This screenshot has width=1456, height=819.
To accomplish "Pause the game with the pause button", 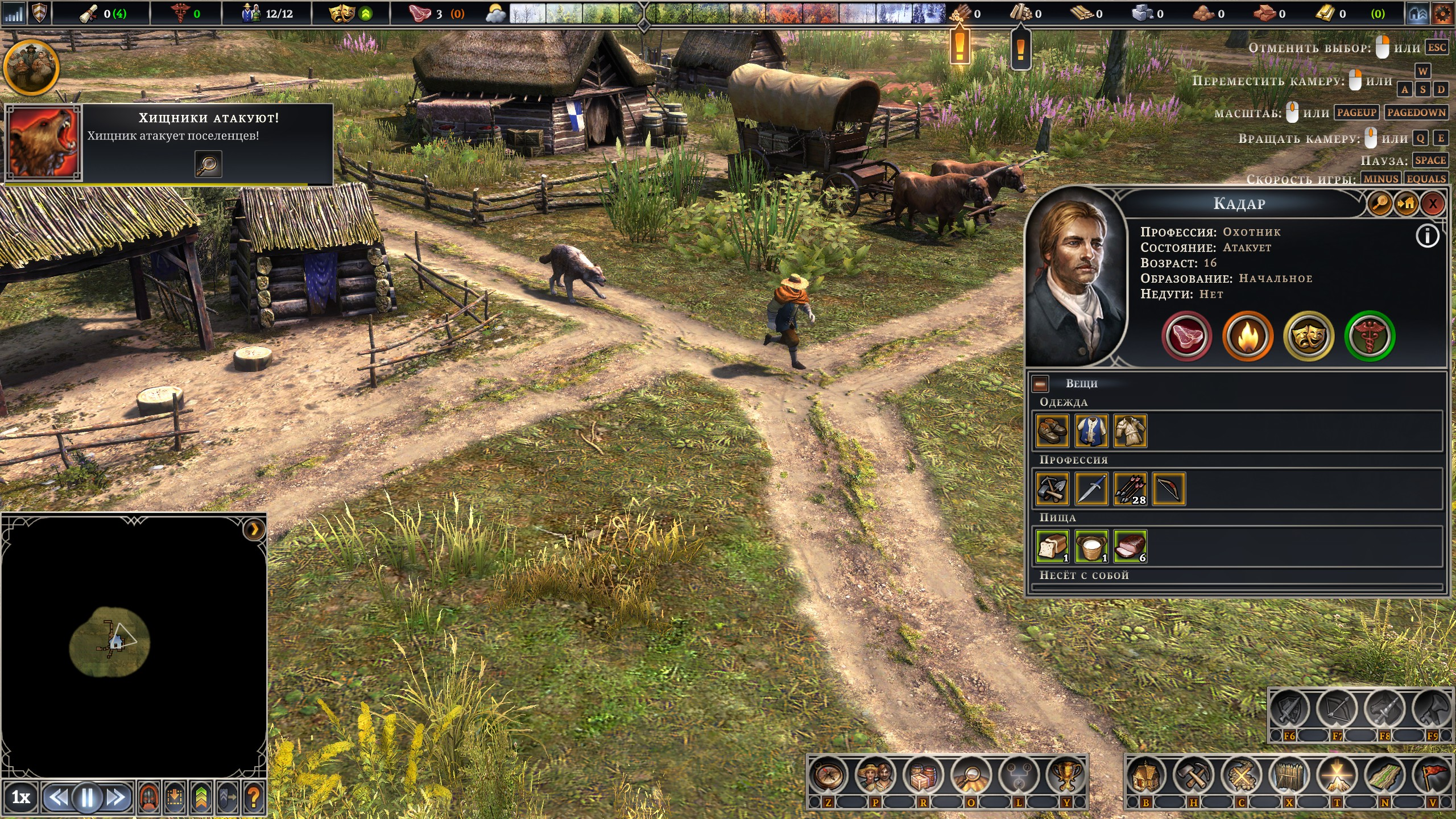I will point(88,797).
